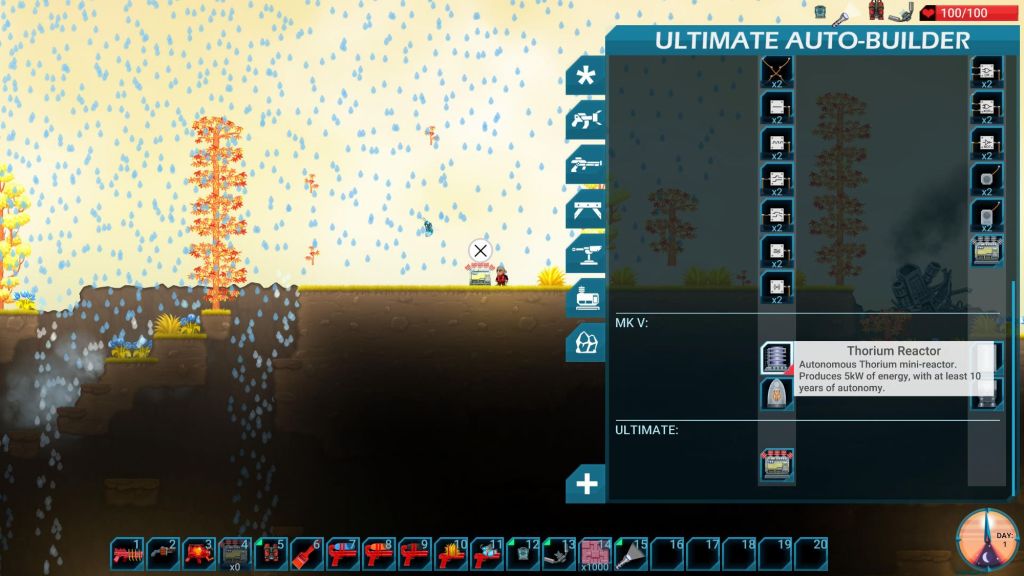
Task: Select the crossed-wires recipe at list top
Action: [x=777, y=72]
